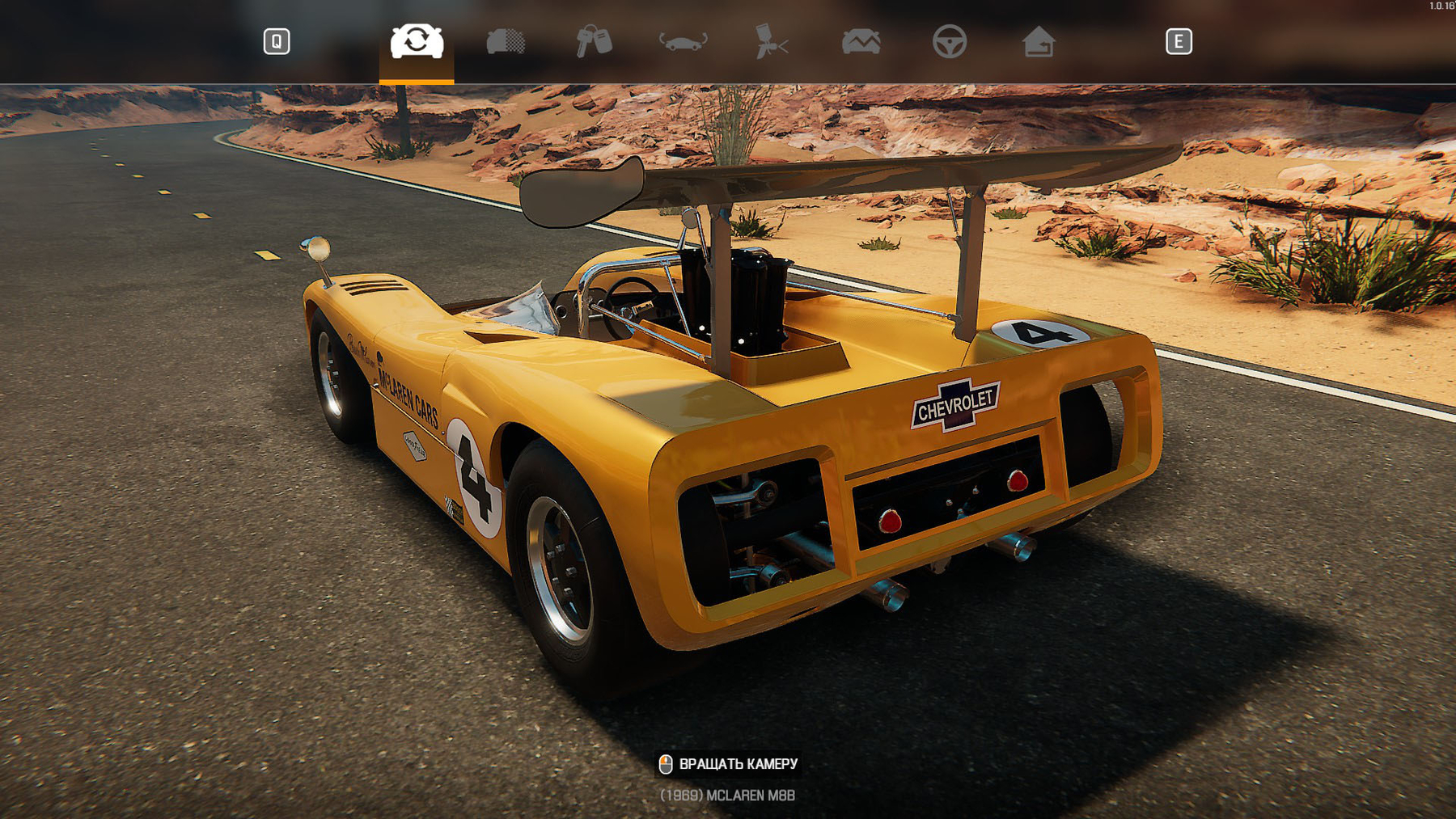Select the car swap tab
The width and height of the screenshot is (1456, 819).
pos(417,41)
